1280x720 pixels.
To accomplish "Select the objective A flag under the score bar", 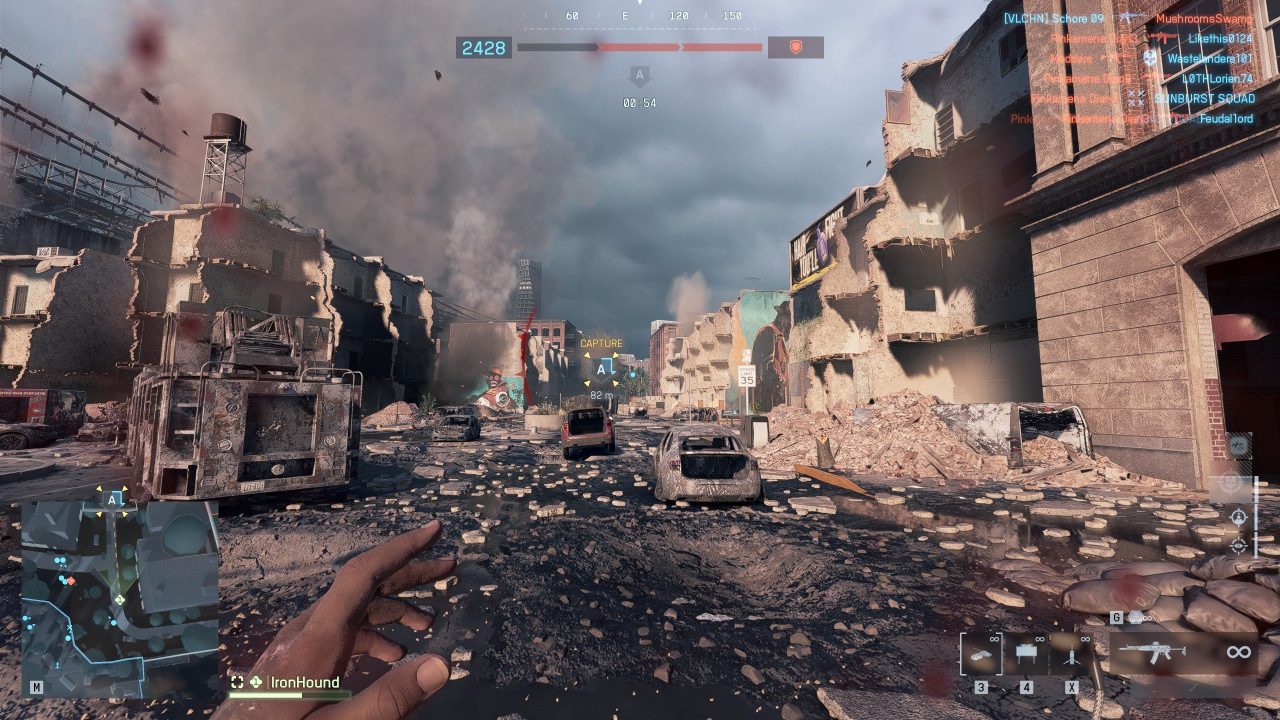I will (x=640, y=76).
